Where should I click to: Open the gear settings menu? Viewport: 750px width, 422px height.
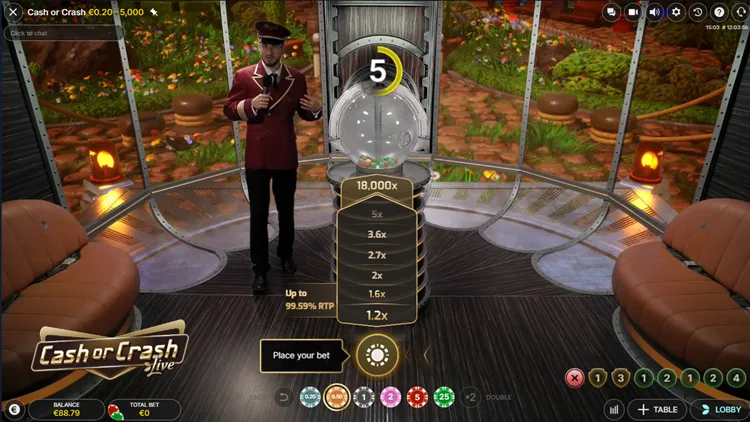click(677, 12)
